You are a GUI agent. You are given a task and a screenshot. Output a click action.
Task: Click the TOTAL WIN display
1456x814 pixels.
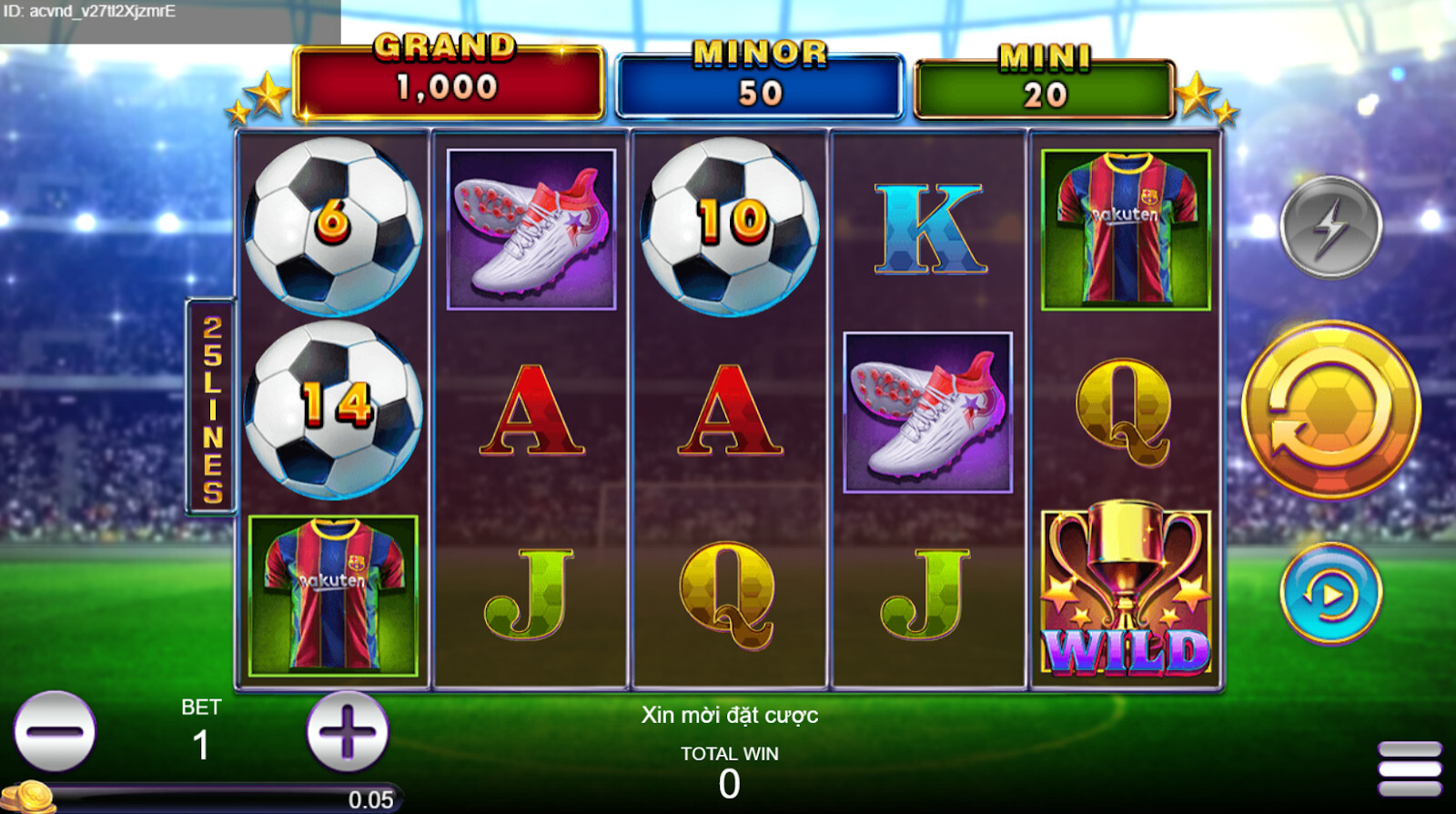(728, 764)
